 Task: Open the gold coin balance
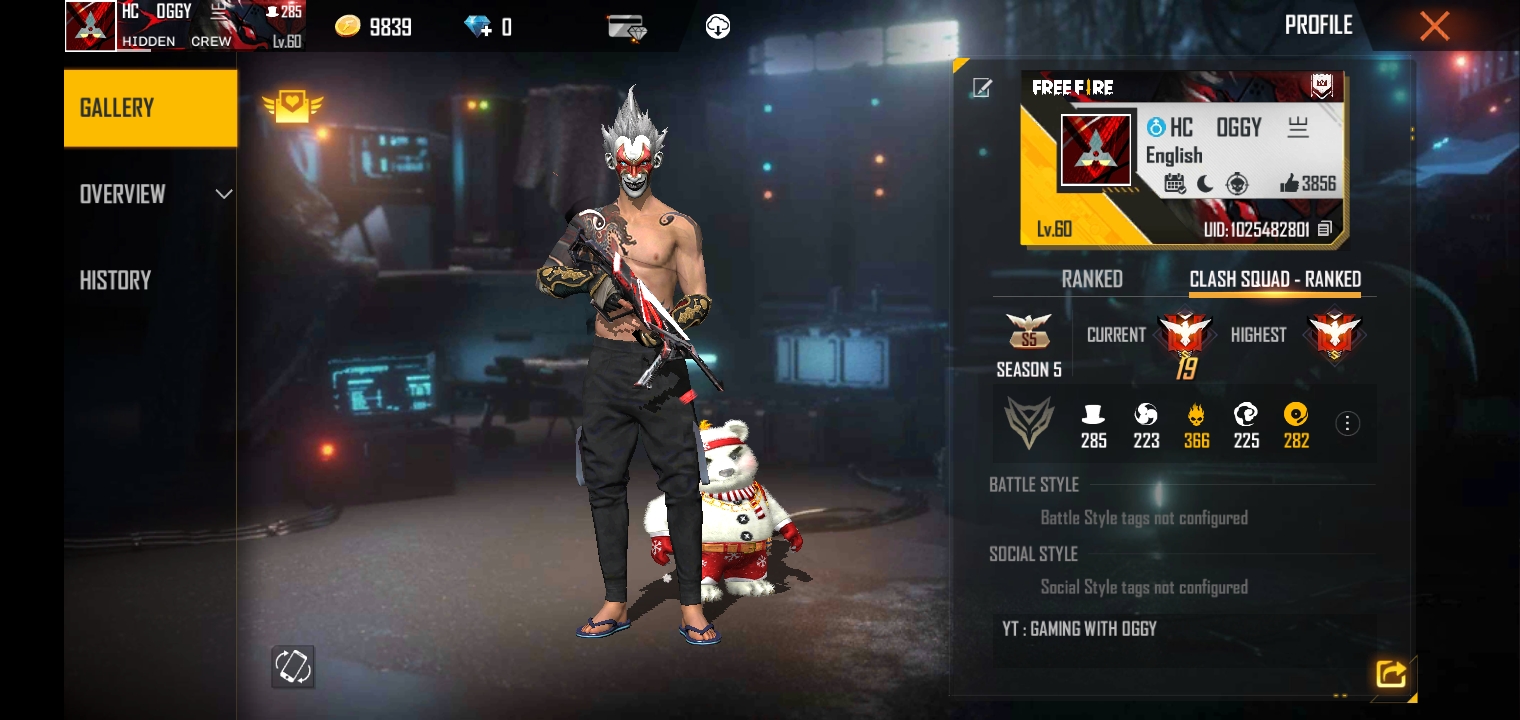(348, 27)
